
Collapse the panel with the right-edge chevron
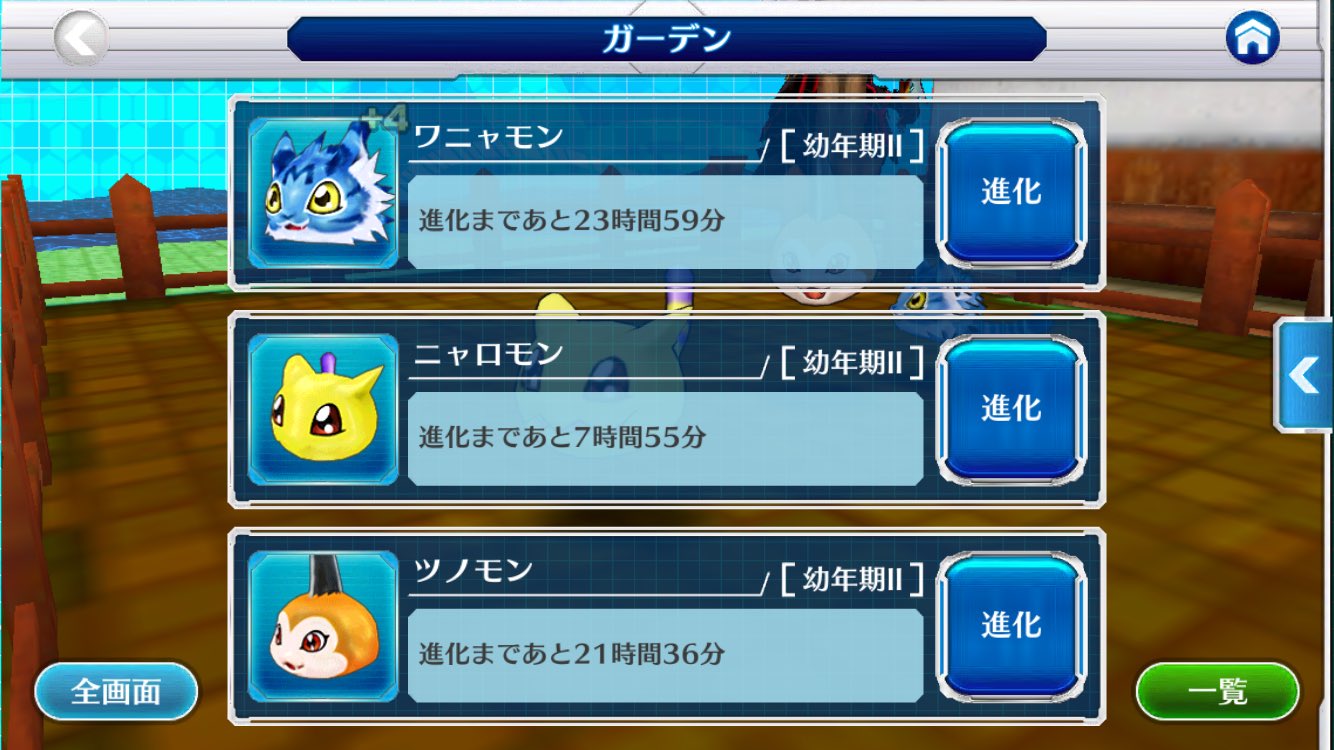pos(1305,375)
